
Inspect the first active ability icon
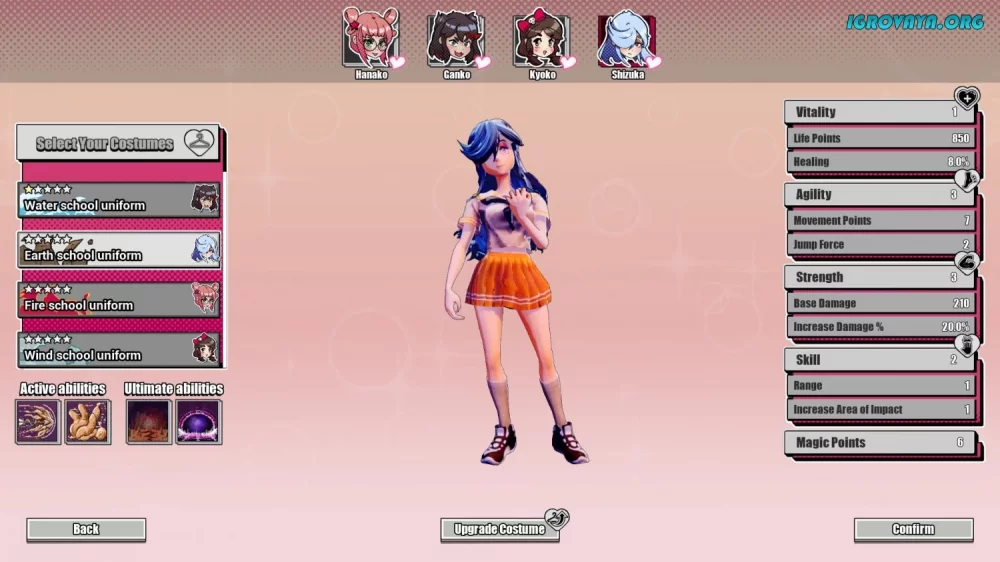38,421
